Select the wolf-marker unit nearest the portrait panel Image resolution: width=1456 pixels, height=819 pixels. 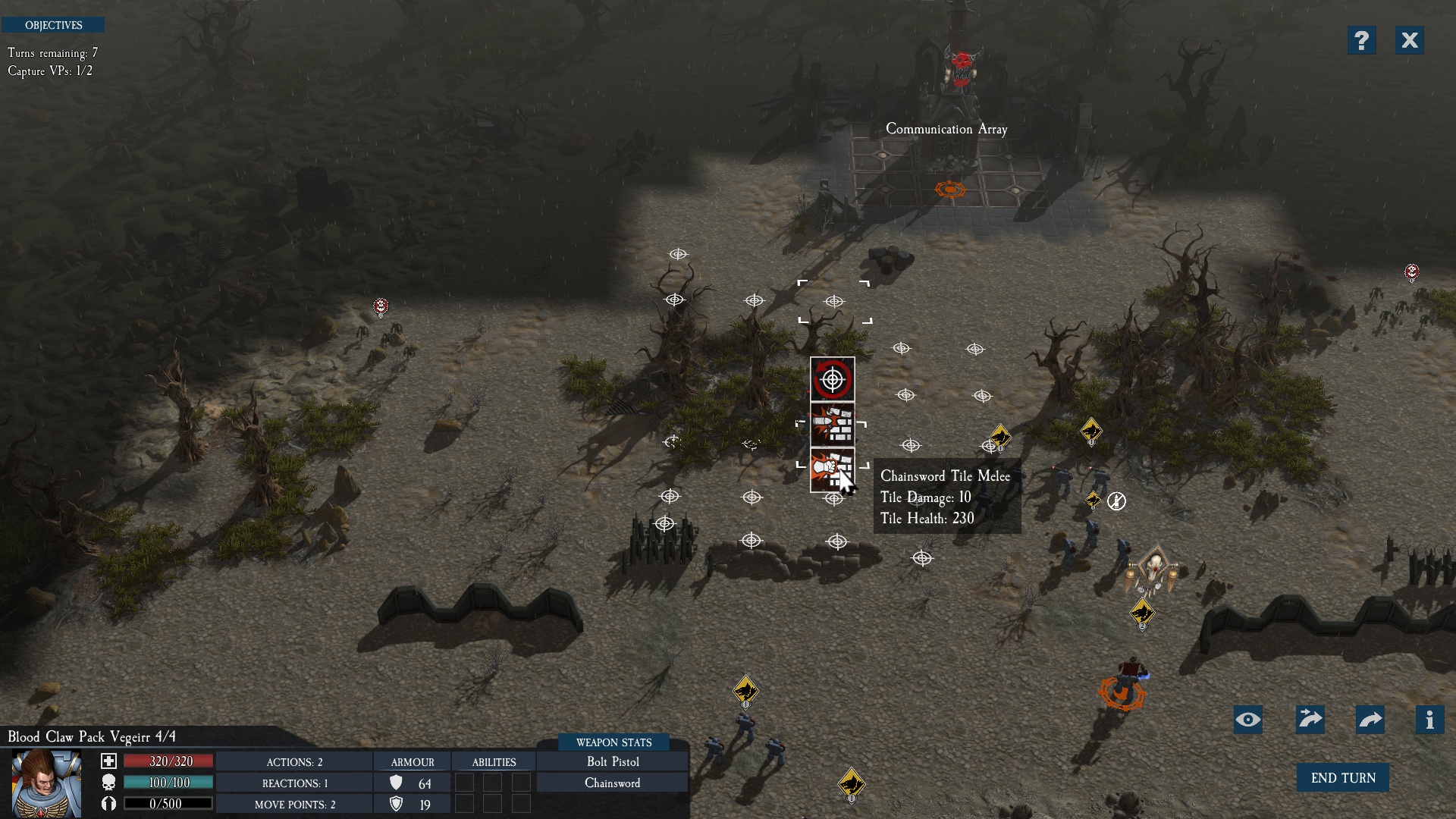745,691
